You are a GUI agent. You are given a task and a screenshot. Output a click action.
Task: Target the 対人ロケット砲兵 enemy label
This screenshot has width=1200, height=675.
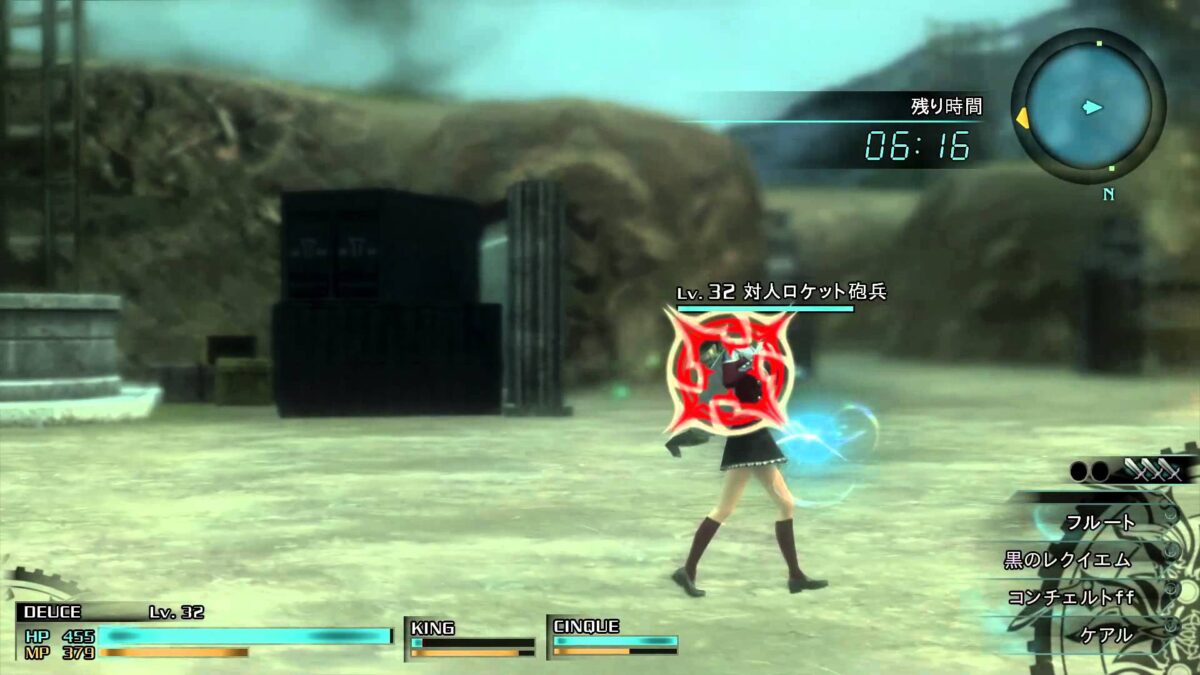click(x=780, y=293)
